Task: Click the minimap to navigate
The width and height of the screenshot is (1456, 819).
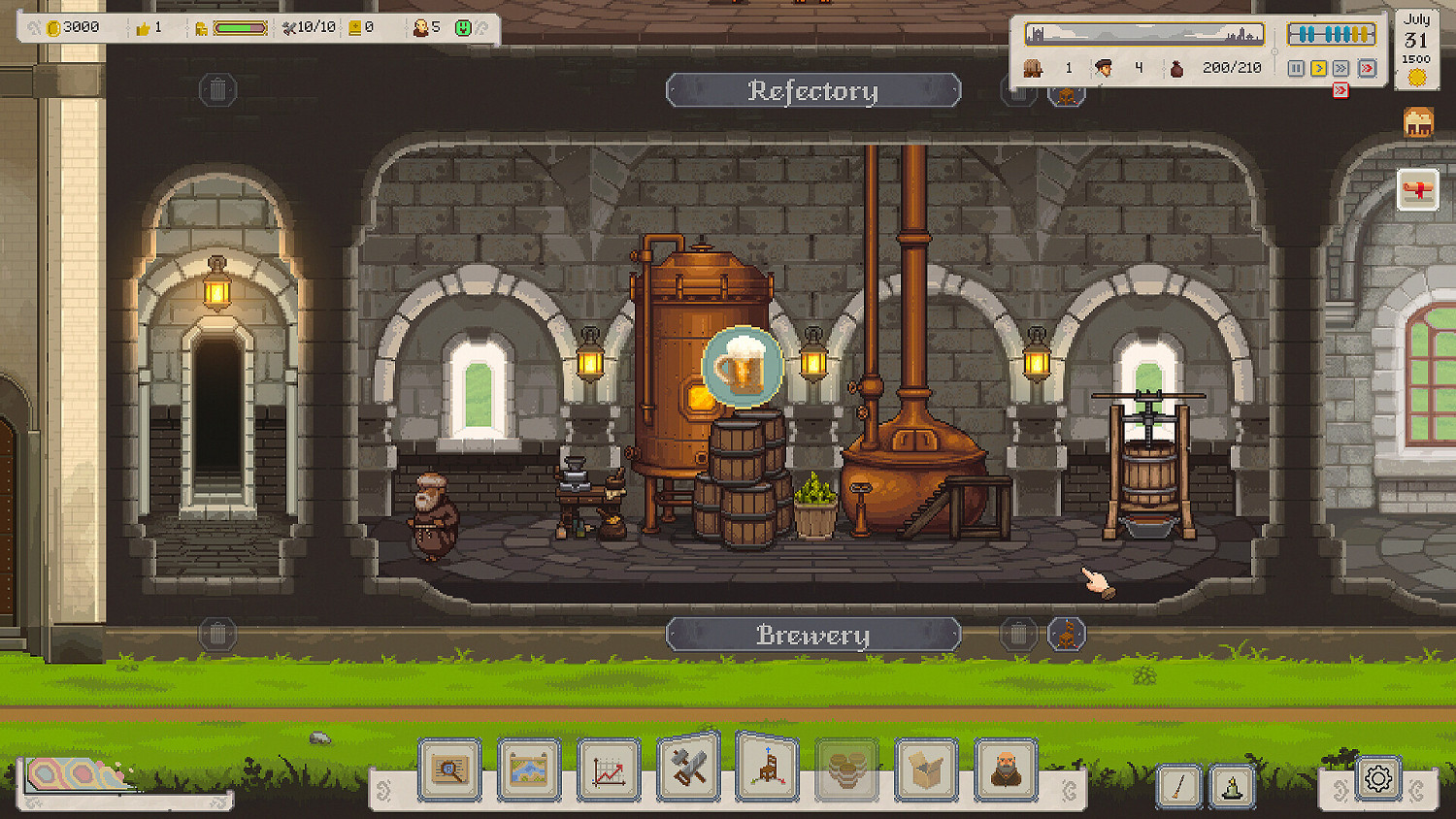Action: [1141, 36]
